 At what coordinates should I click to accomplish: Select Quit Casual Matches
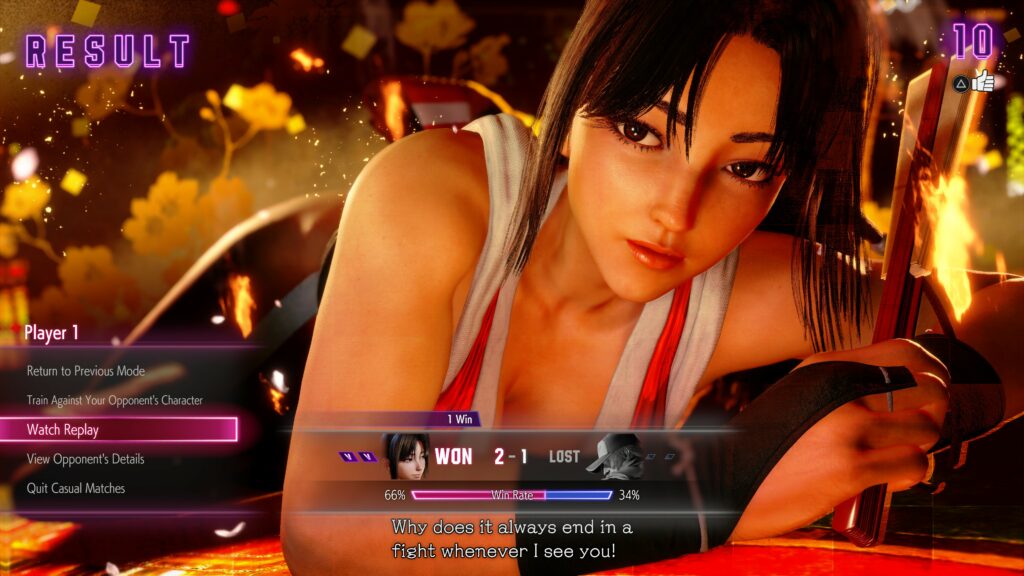click(76, 489)
